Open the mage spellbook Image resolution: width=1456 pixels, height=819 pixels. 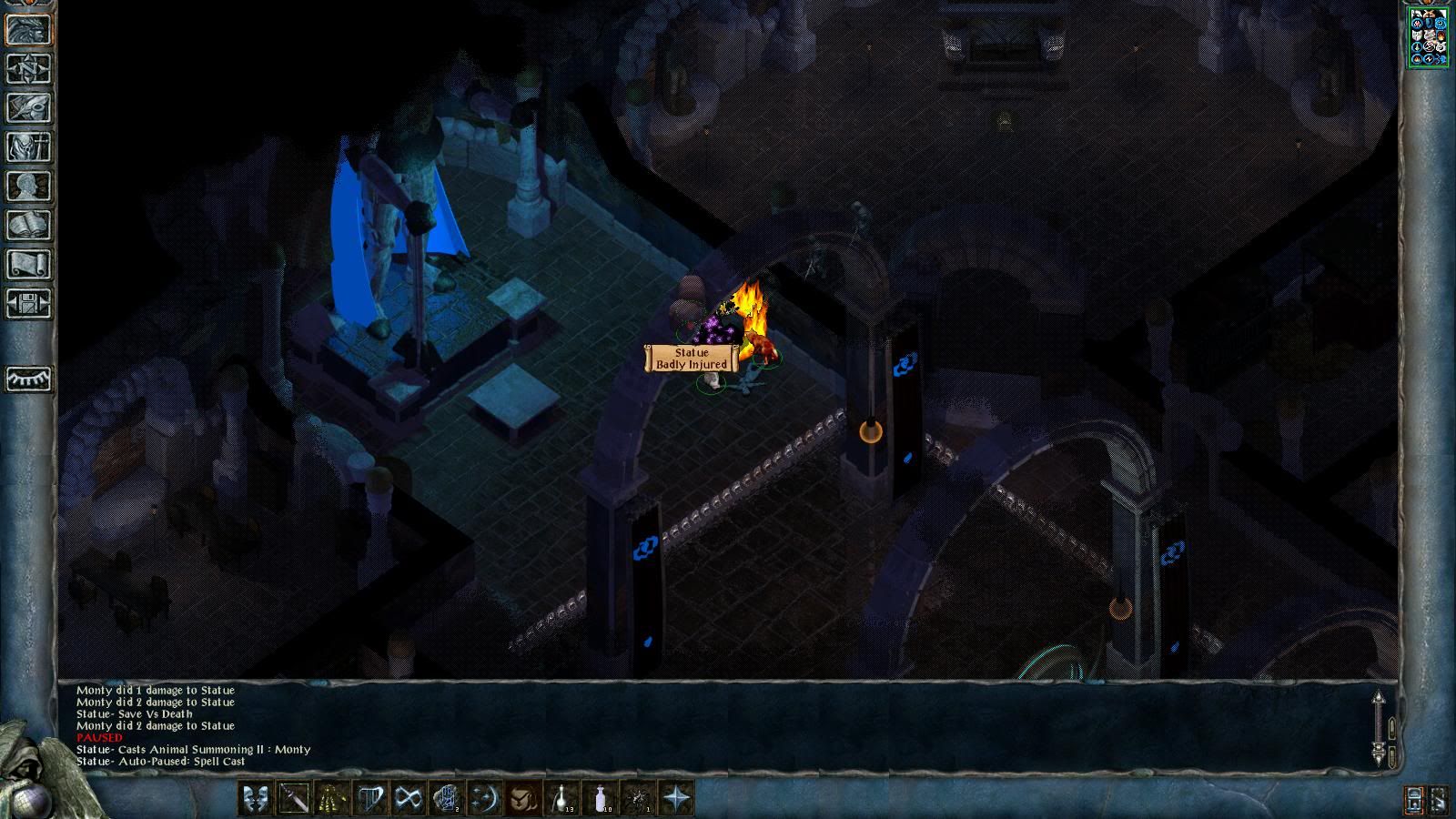[x=28, y=225]
